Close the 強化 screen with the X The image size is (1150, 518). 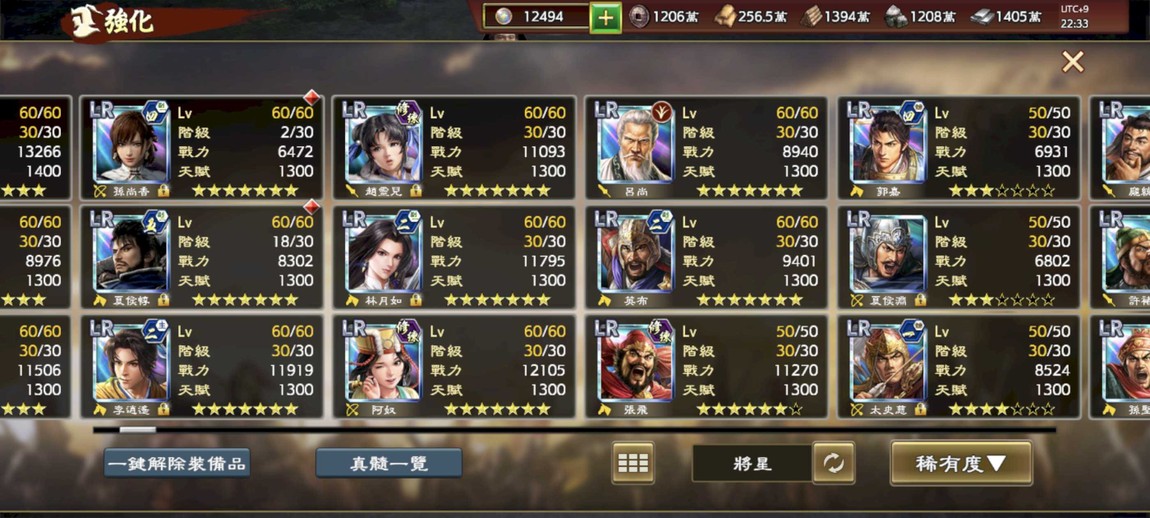click(x=1072, y=62)
